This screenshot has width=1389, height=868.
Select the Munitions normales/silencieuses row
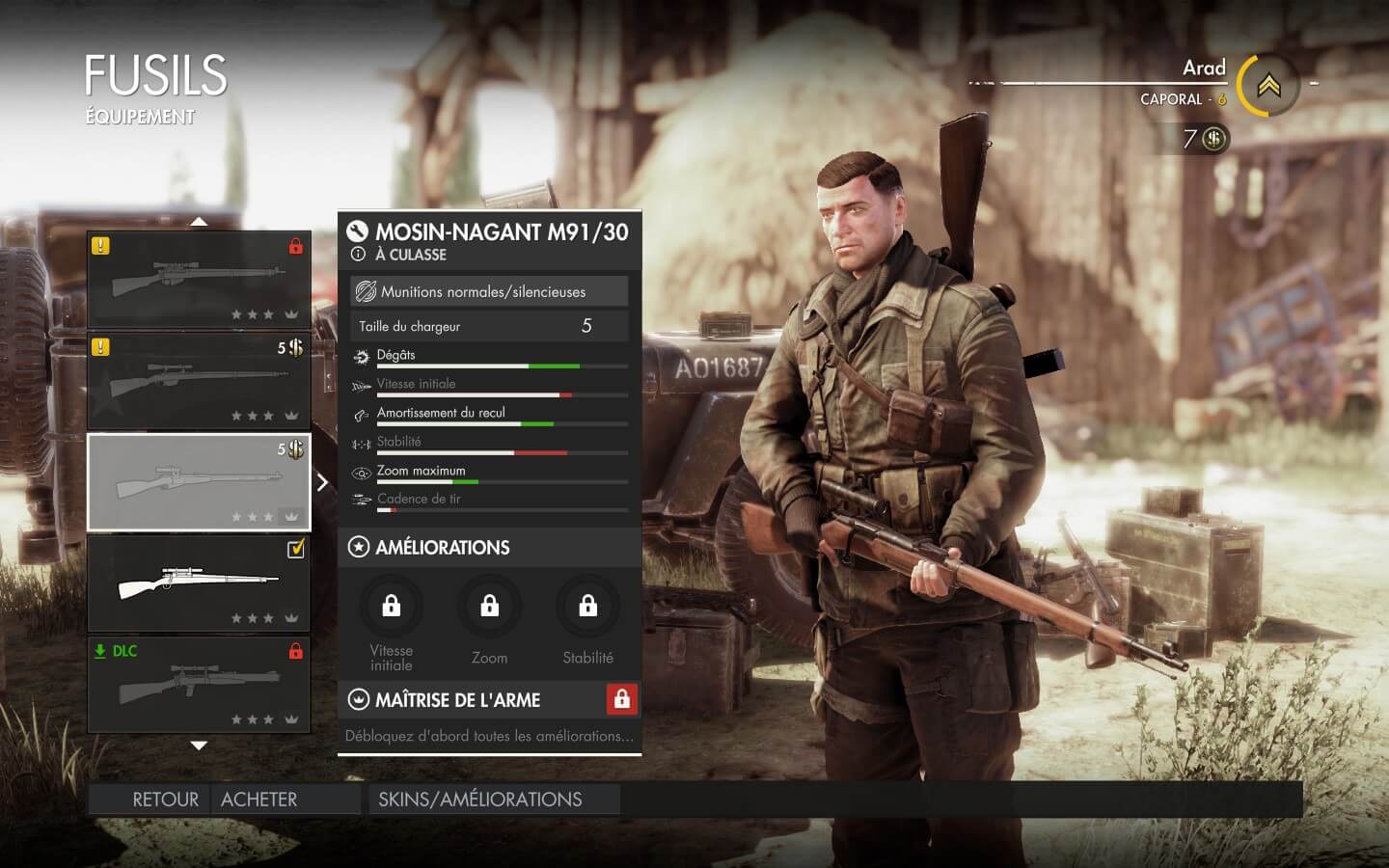tap(489, 291)
